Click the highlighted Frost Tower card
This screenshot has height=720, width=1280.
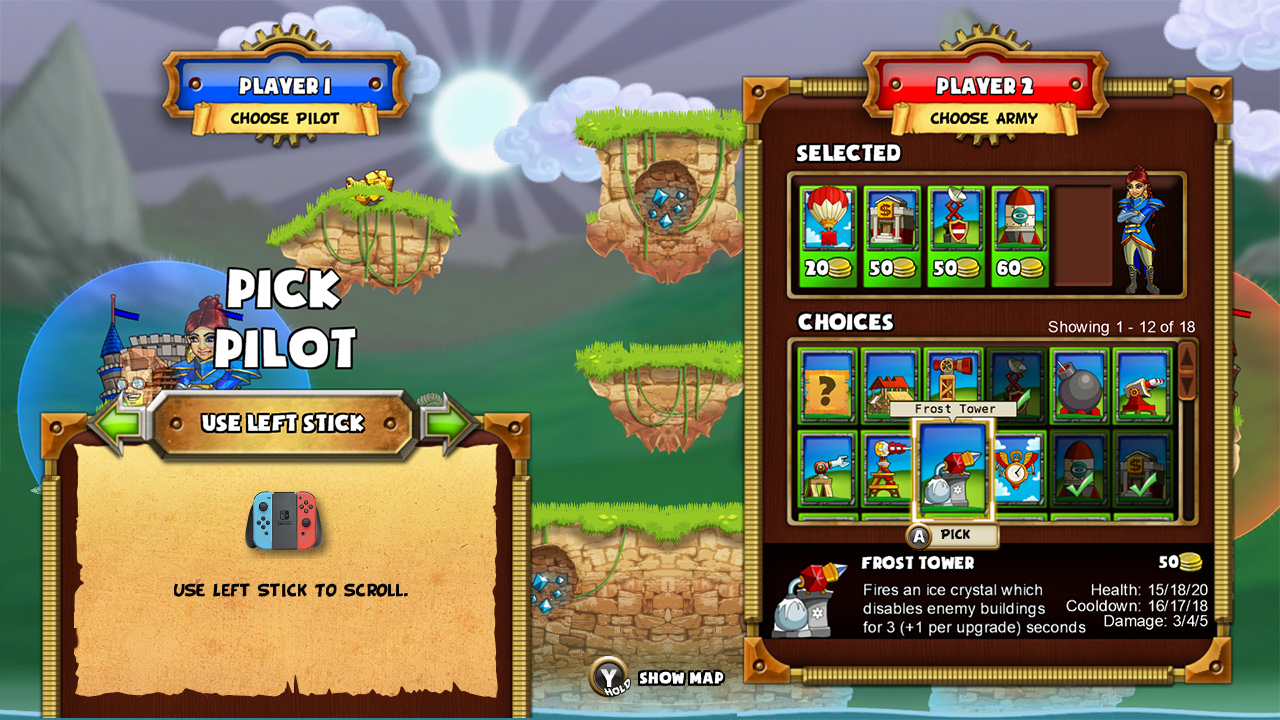point(952,470)
